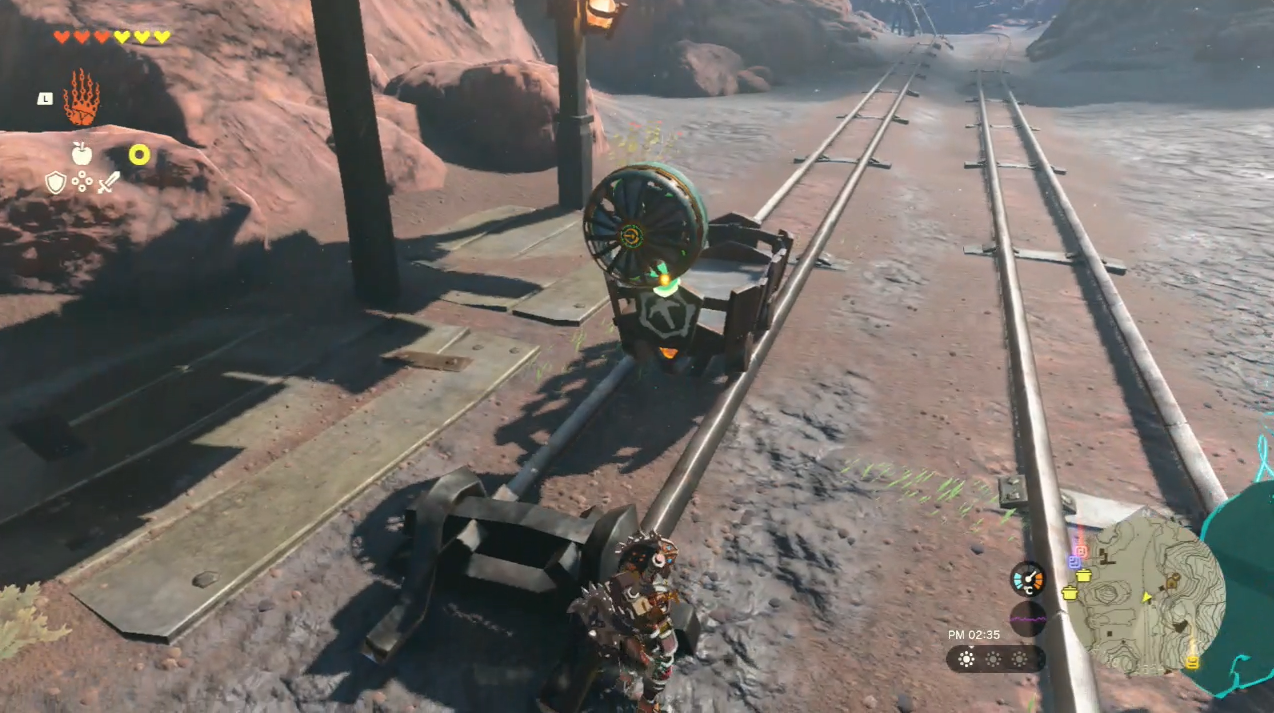Click the yellow beacon marker at the minimap's bottom

(1191, 661)
